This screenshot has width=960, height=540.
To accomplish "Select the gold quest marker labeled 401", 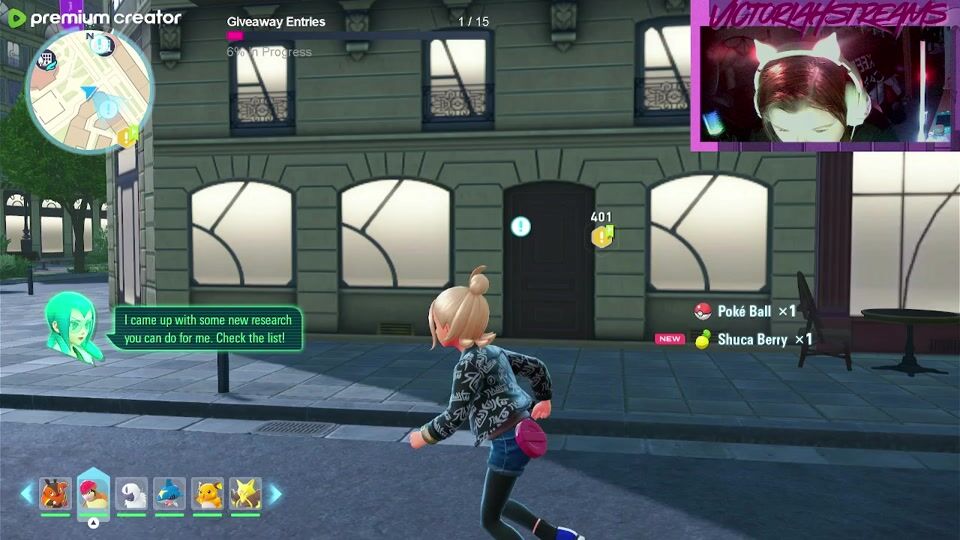I will click(601, 236).
